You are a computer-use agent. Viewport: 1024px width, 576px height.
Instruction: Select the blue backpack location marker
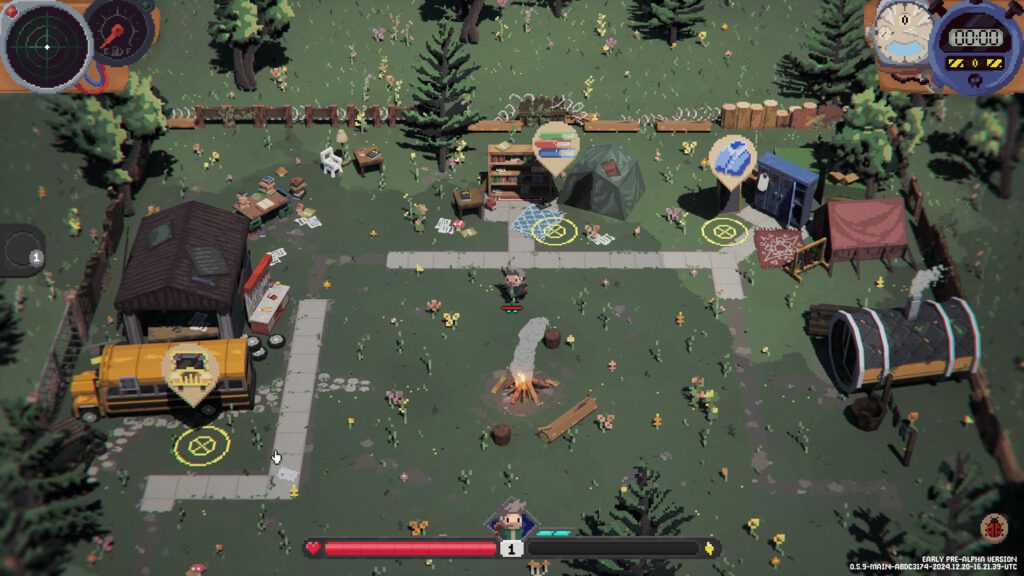[731, 159]
